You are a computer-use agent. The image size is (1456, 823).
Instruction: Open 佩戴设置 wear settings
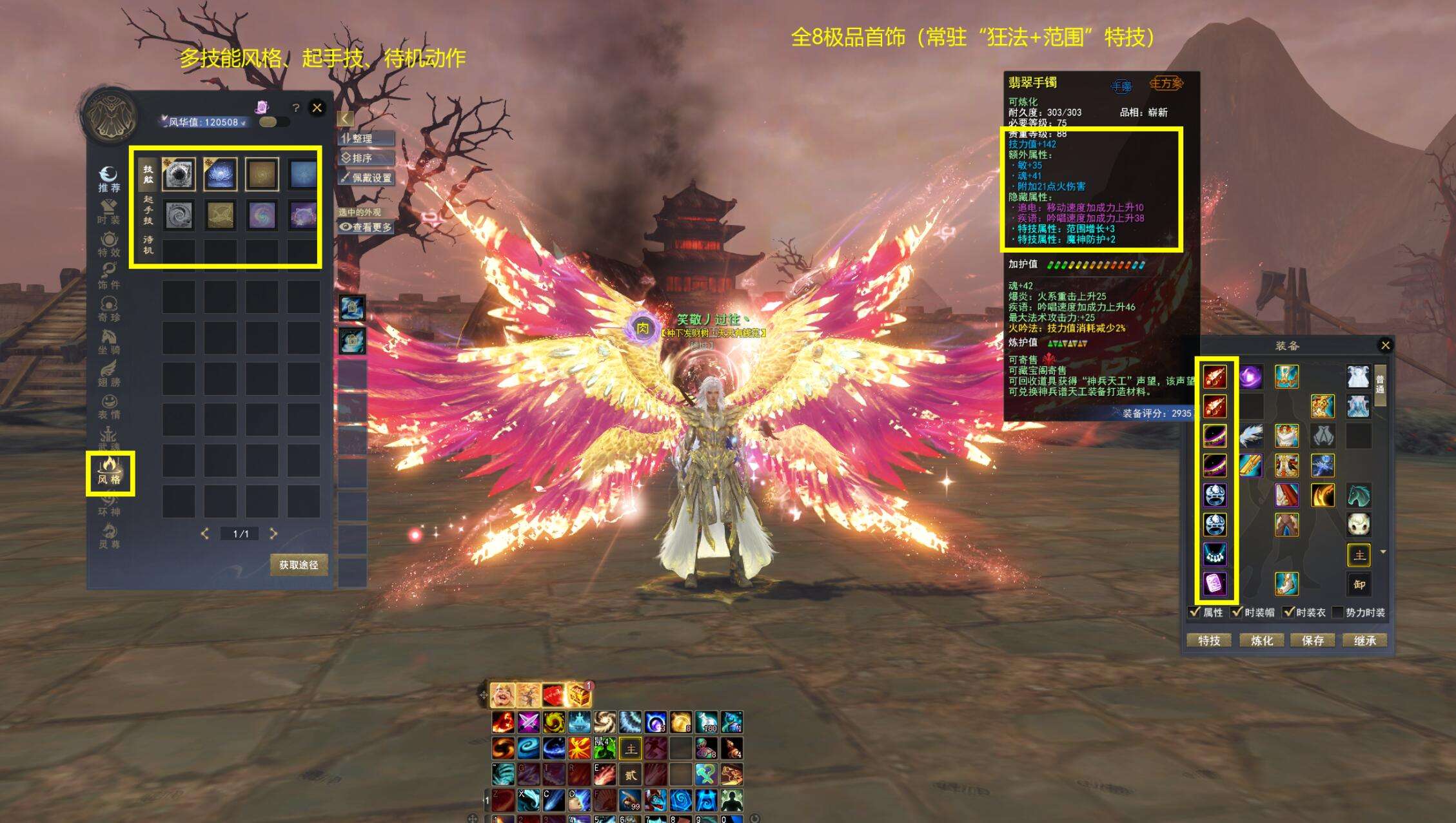tap(366, 178)
